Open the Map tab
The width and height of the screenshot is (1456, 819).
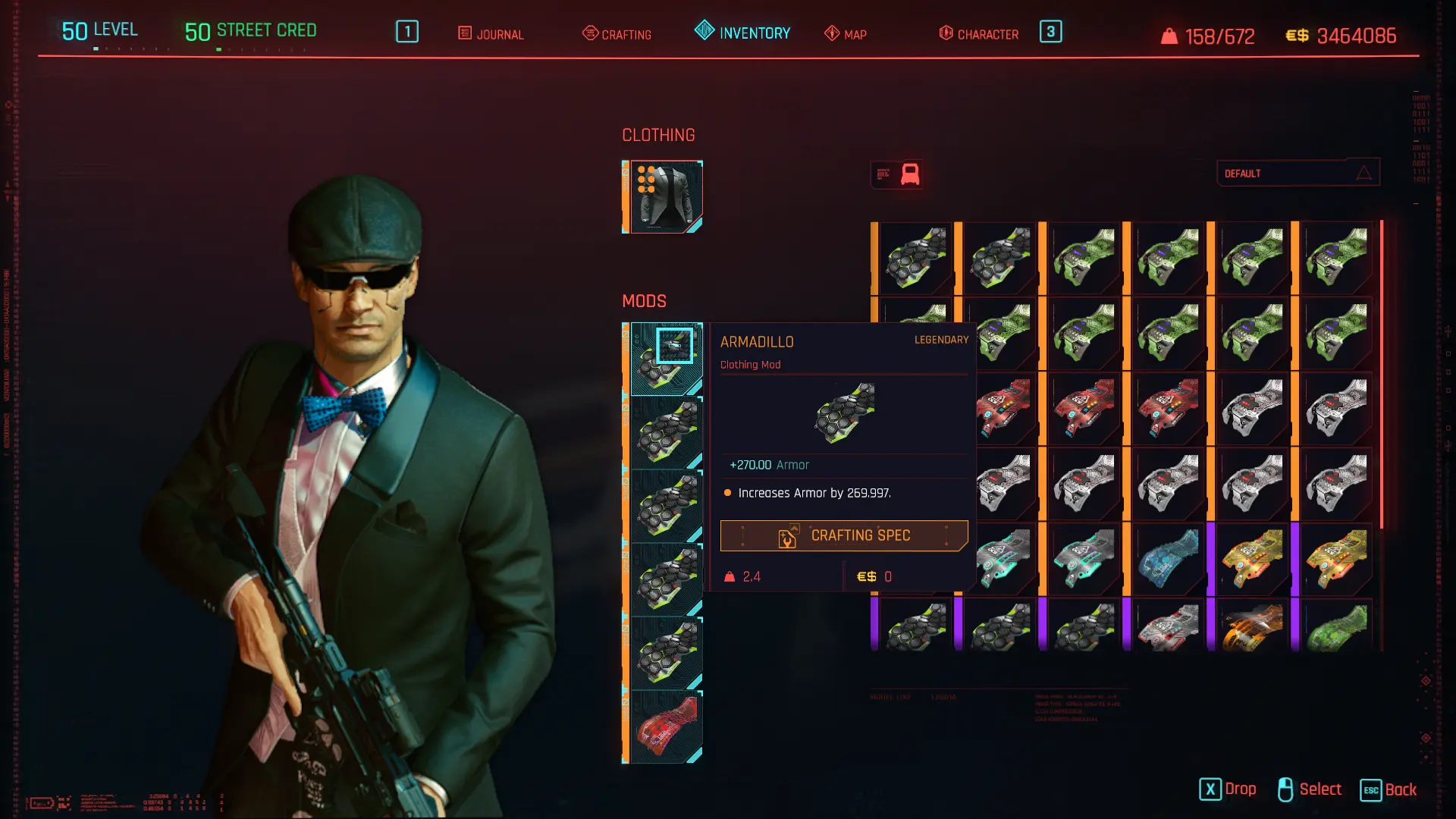846,34
